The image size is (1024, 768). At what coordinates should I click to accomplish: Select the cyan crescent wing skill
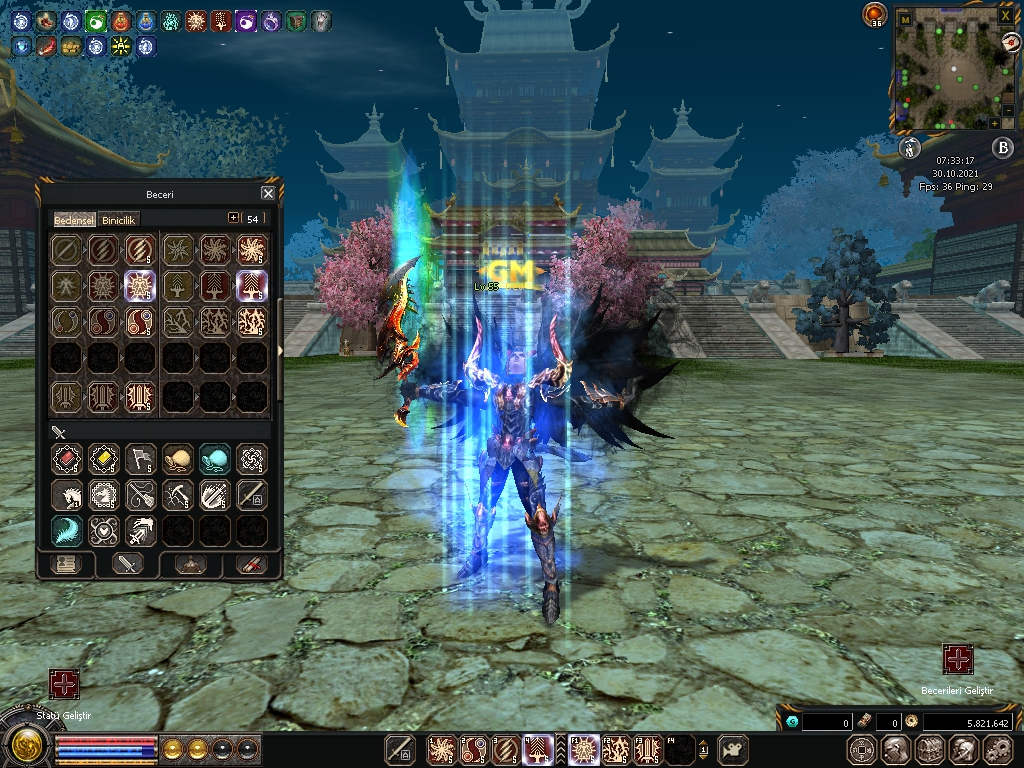click(66, 530)
